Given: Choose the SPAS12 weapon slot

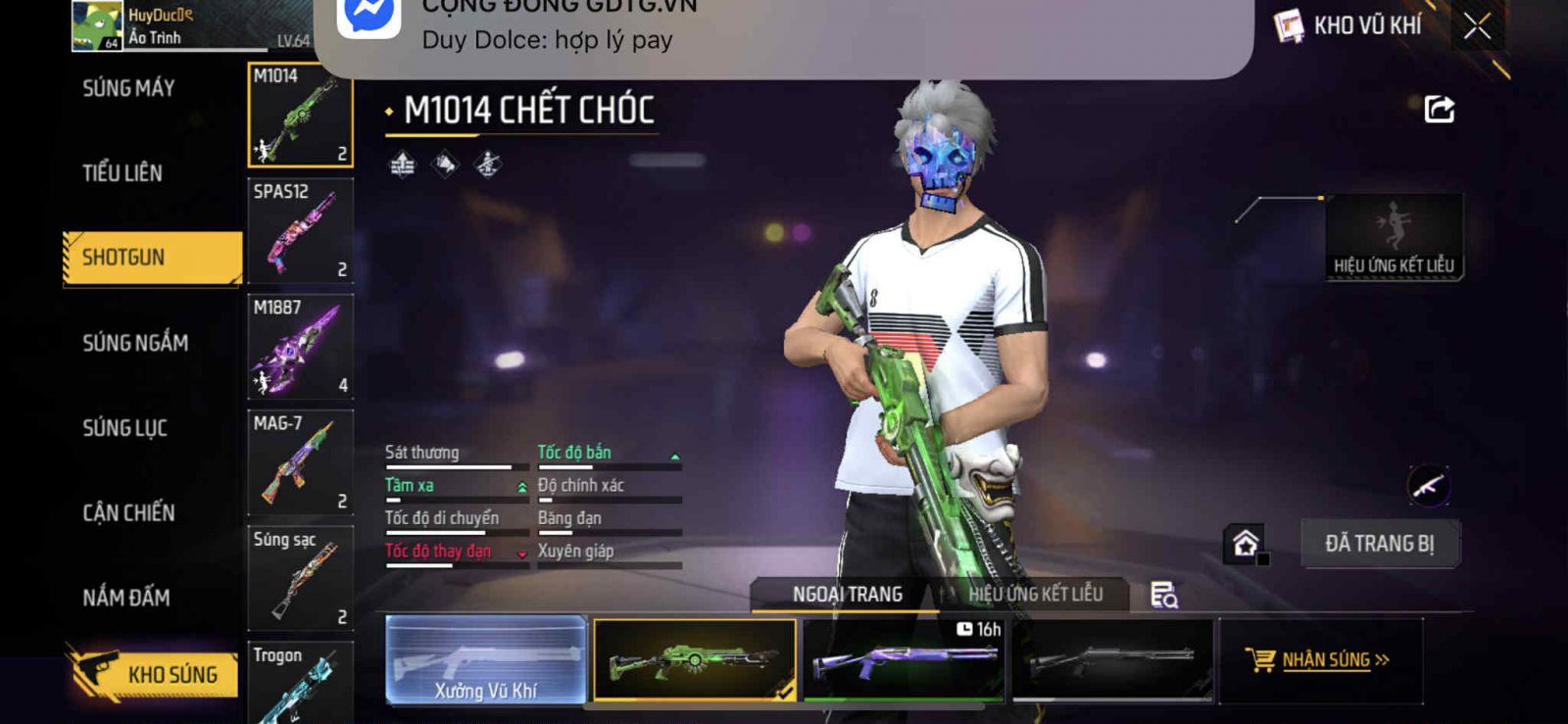Looking at the screenshot, I should [x=300, y=230].
